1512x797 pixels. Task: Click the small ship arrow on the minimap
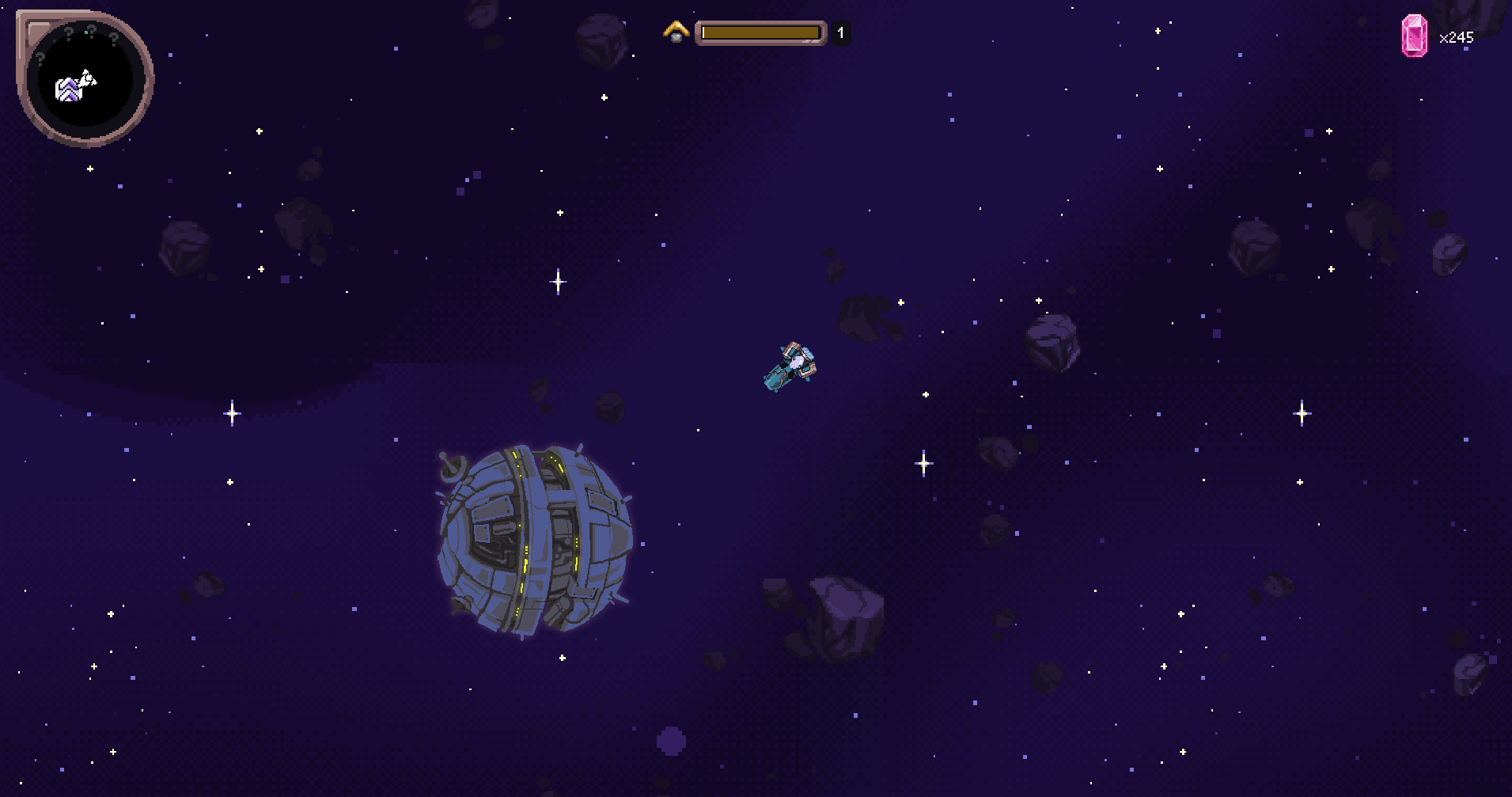point(87,78)
